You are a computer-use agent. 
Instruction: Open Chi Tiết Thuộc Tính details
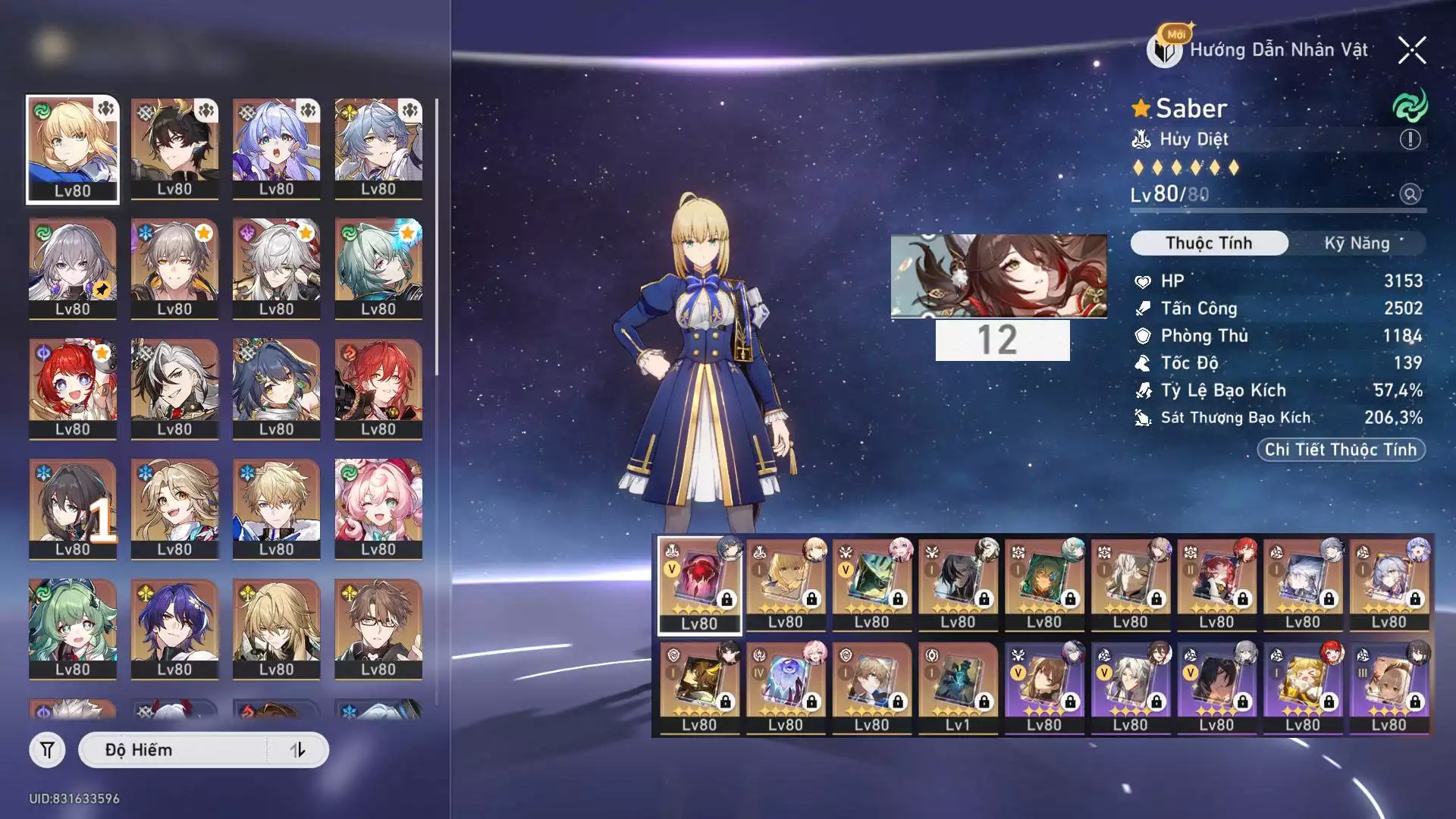tap(1340, 450)
